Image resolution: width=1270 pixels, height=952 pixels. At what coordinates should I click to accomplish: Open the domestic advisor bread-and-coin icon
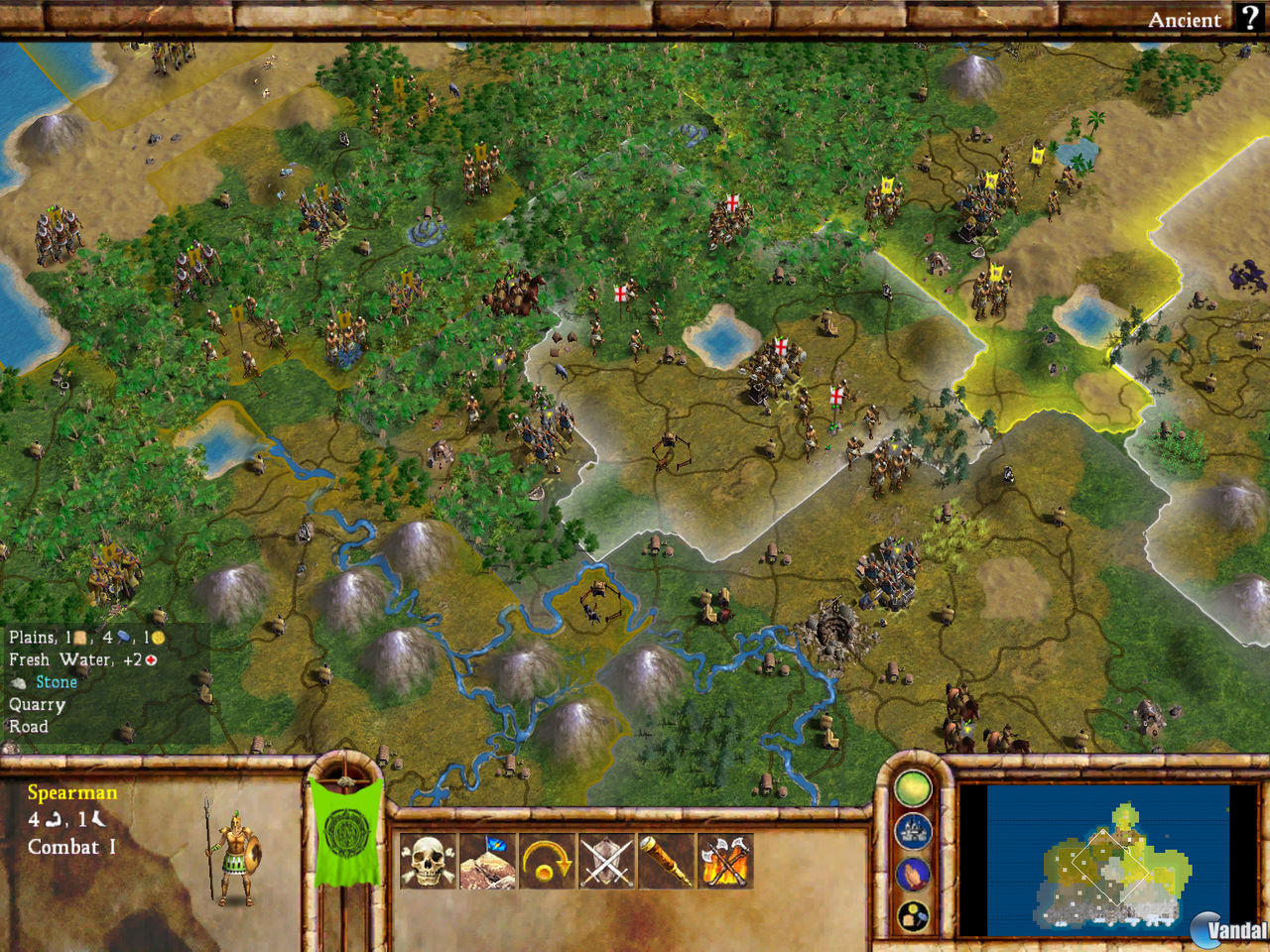pyautogui.click(x=913, y=911)
